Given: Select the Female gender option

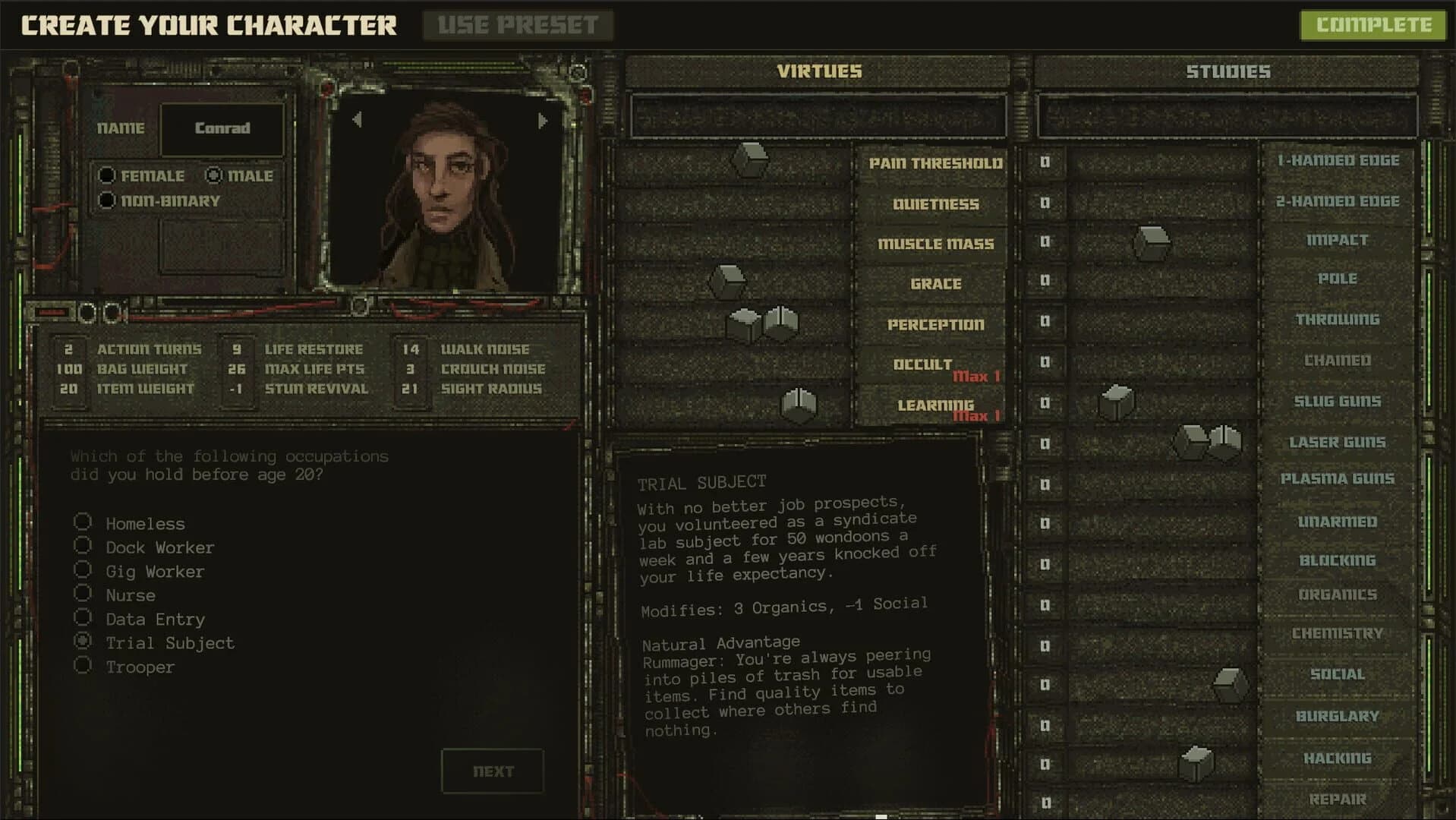Looking at the screenshot, I should 106,175.
